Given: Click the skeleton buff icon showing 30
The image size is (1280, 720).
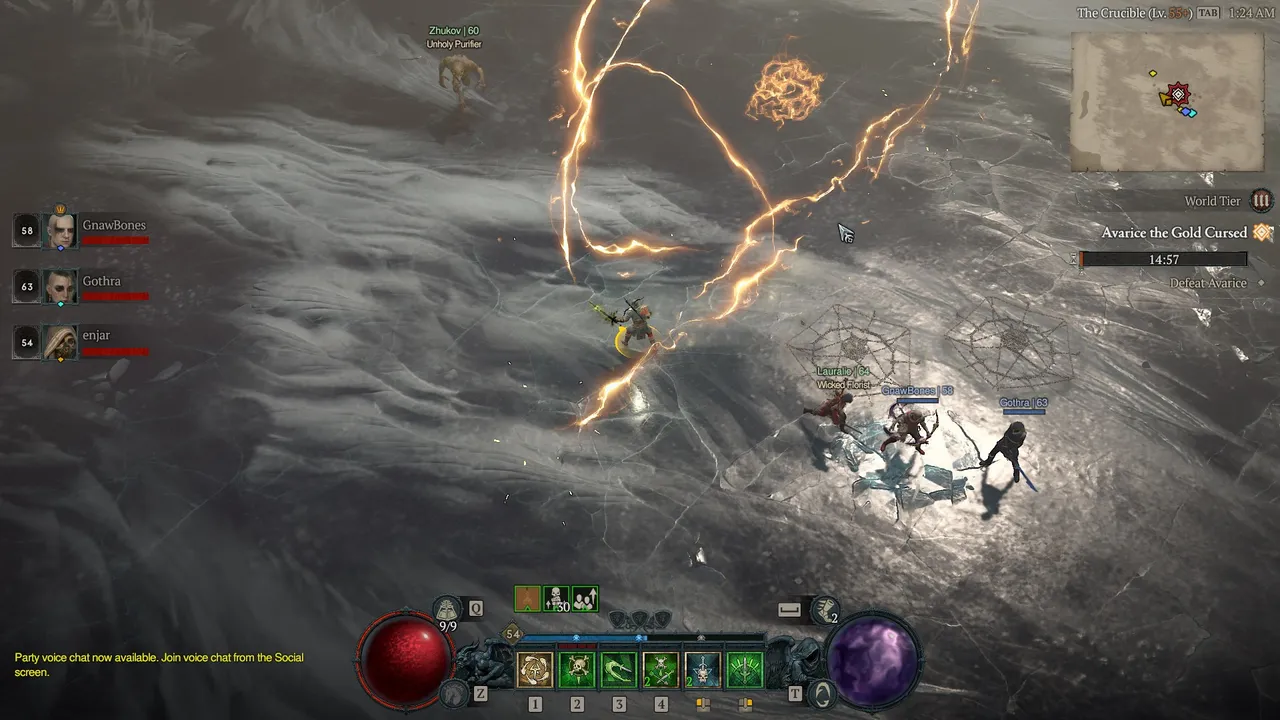Looking at the screenshot, I should [556, 599].
